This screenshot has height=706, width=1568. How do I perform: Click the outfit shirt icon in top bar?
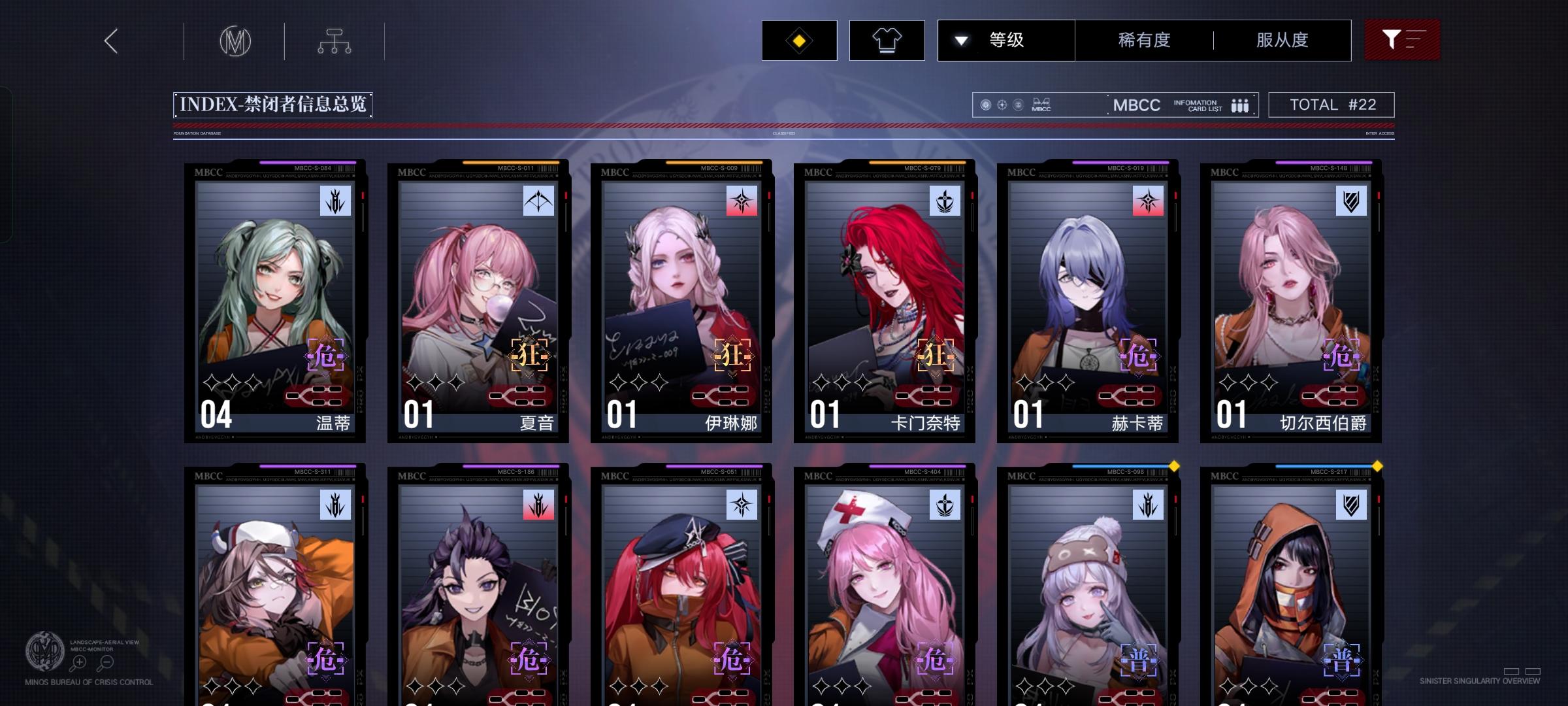pos(887,40)
